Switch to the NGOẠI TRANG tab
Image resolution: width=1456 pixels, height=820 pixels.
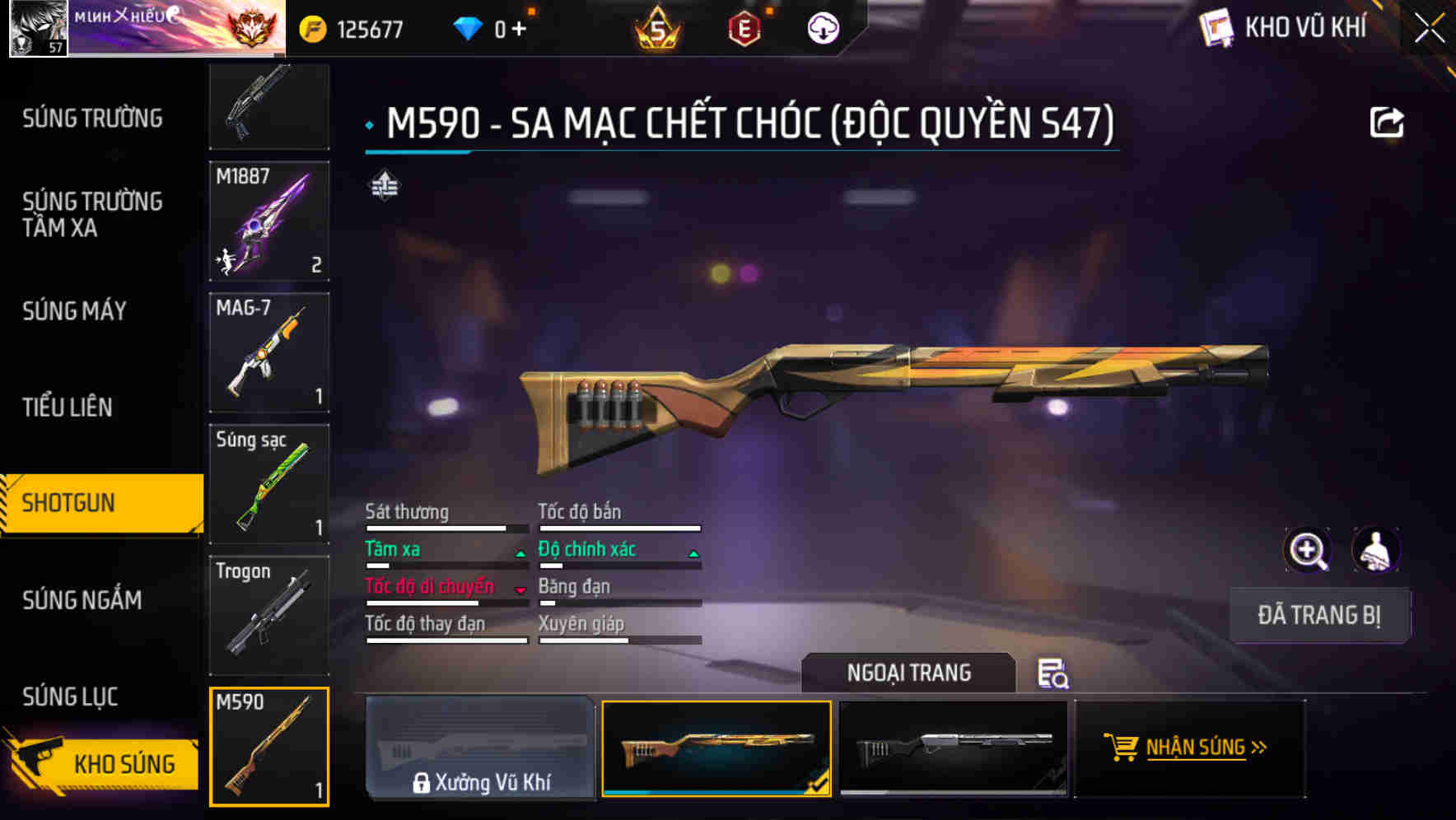[909, 673]
